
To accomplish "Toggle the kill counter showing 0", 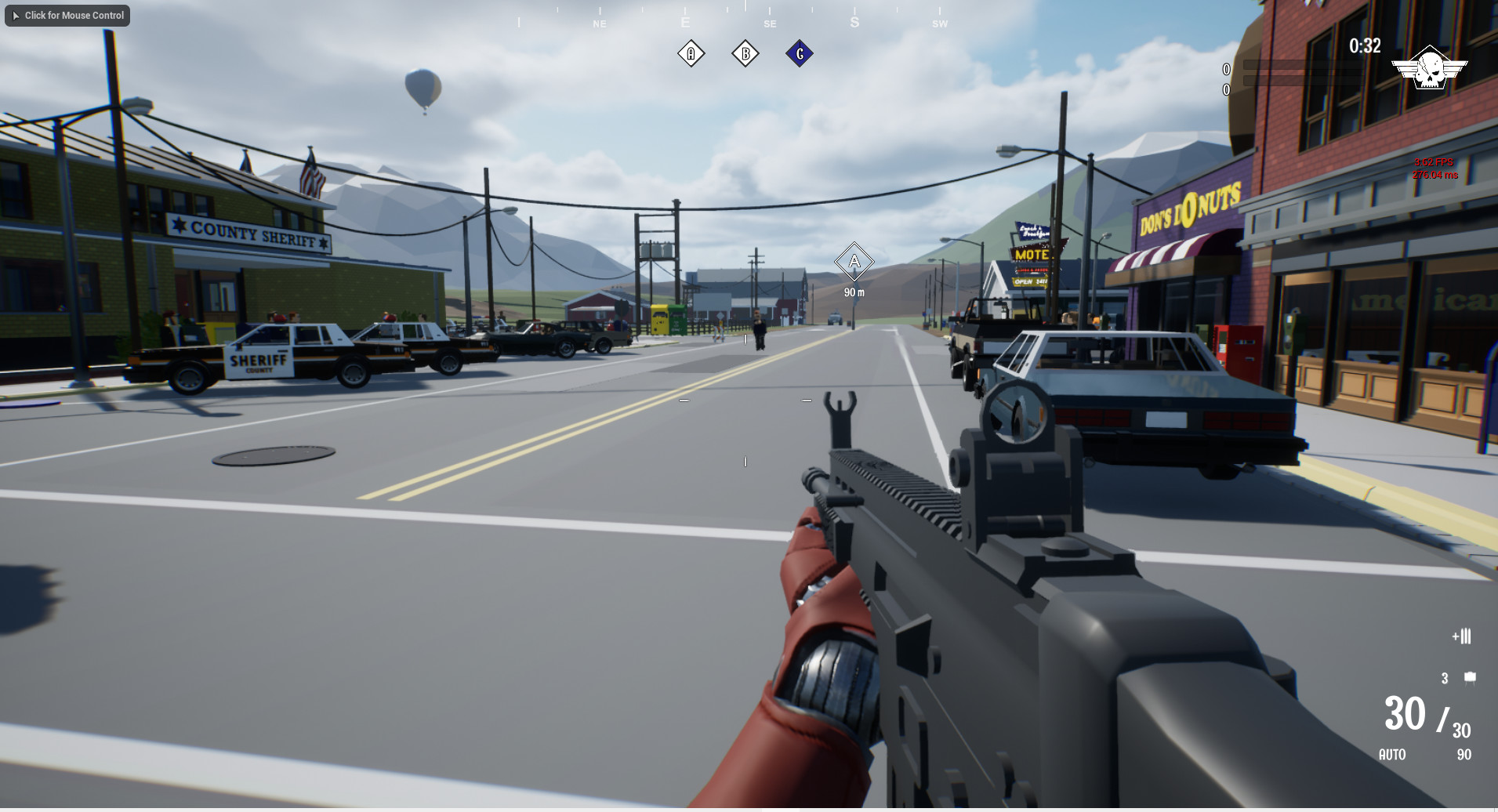I will click(1225, 69).
